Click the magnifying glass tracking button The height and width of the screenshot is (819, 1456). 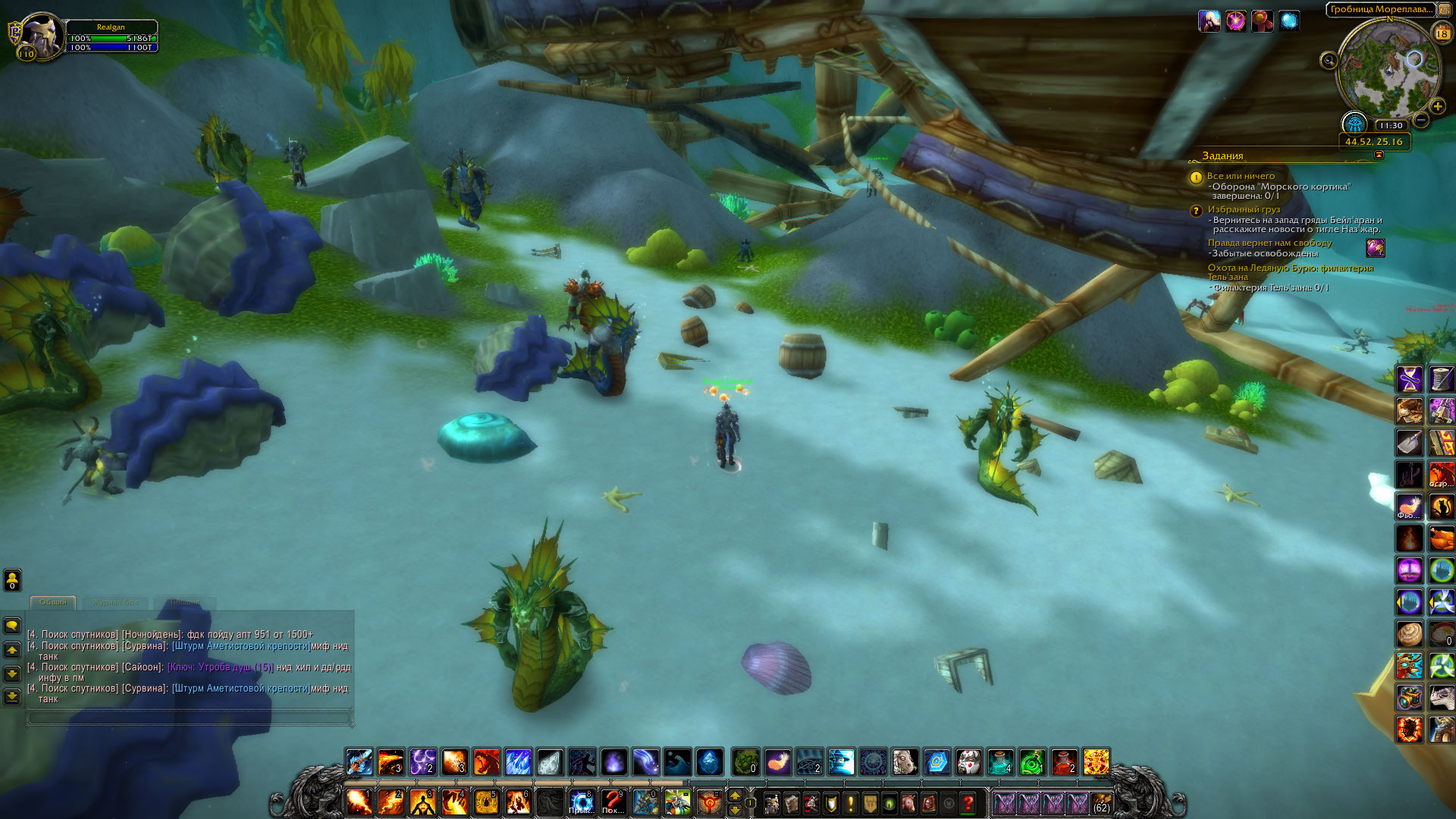click(x=1329, y=61)
